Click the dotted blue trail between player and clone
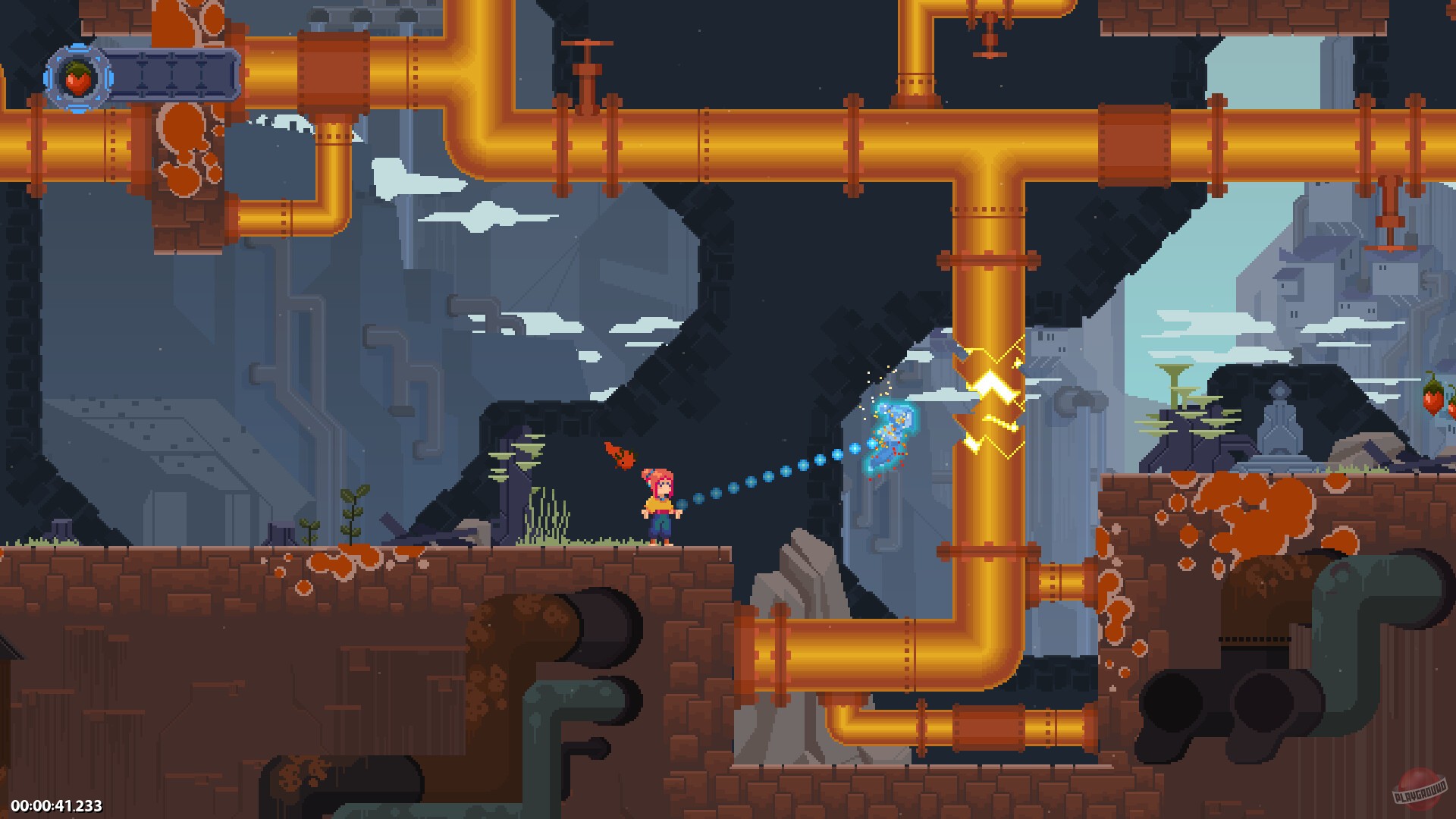The image size is (1456, 819). tap(766, 478)
